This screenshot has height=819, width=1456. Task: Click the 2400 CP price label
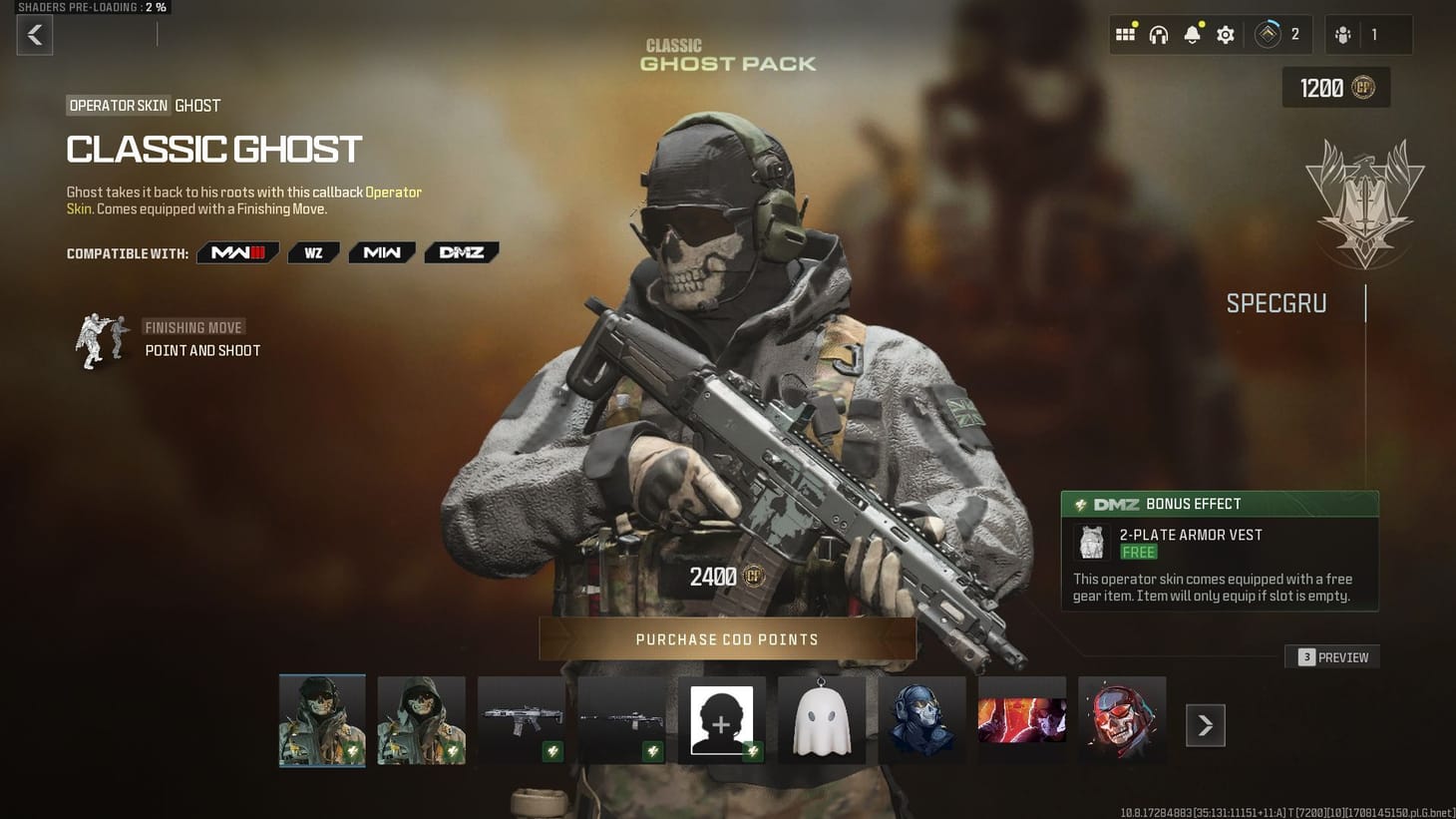(x=727, y=577)
